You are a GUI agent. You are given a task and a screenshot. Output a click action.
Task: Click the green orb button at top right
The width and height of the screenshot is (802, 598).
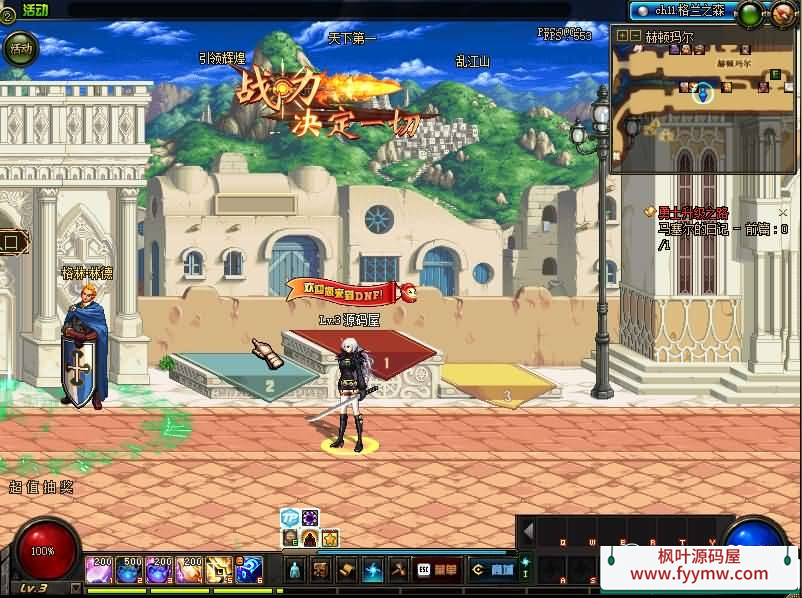pyautogui.click(x=749, y=14)
